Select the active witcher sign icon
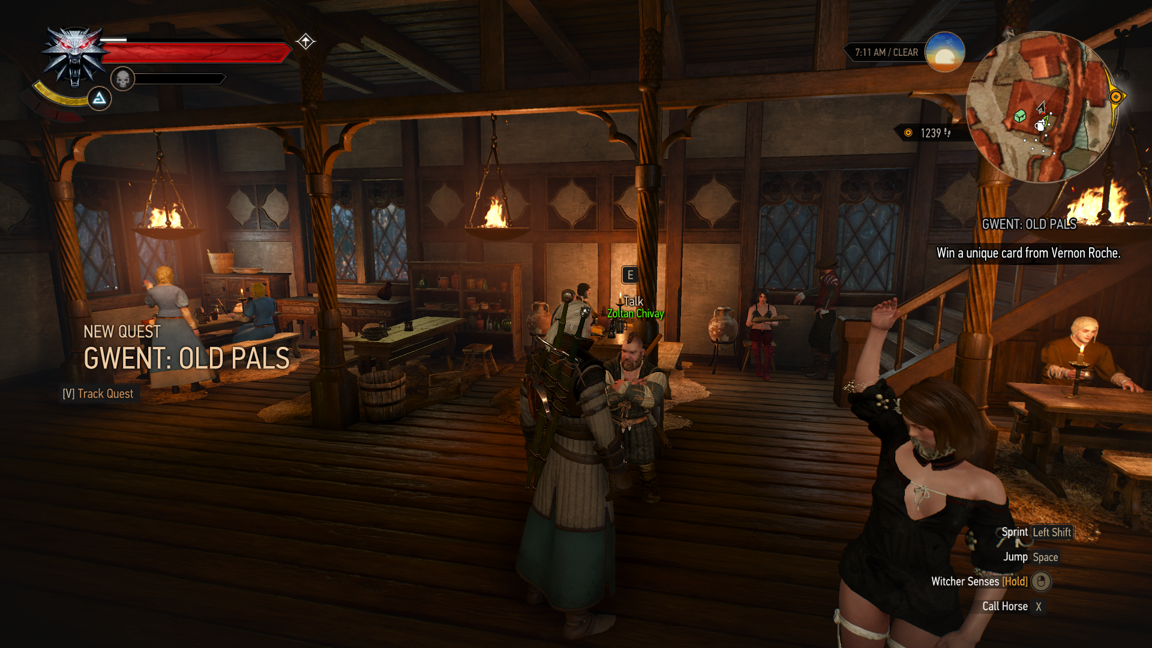Image resolution: width=1152 pixels, height=648 pixels. click(99, 98)
